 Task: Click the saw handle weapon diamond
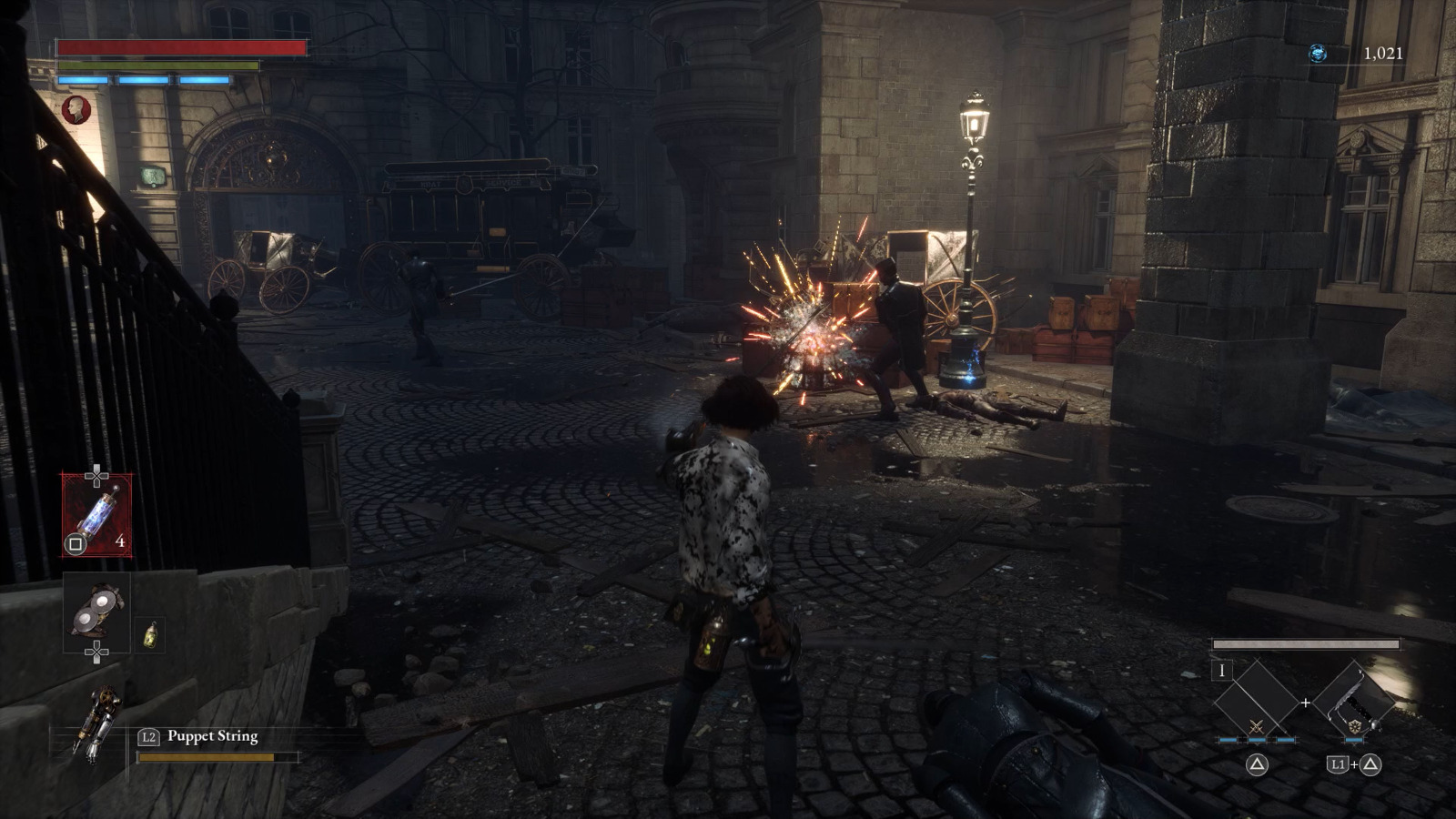pyautogui.click(x=1354, y=702)
